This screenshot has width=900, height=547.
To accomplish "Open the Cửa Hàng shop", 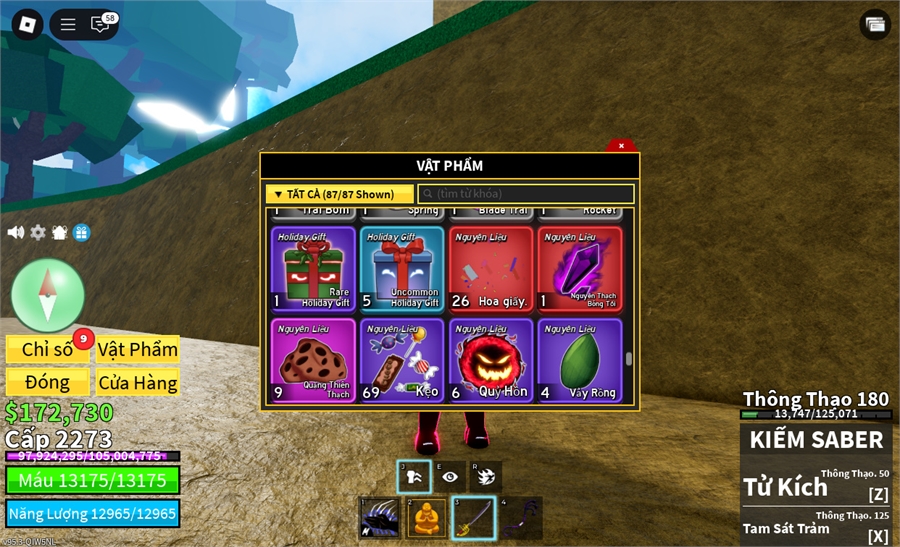I will click(x=138, y=382).
